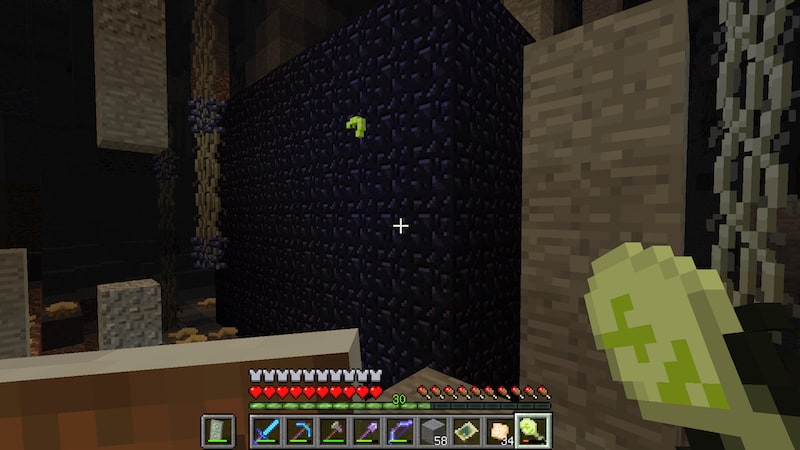Click the off-hand item slot

[218, 431]
